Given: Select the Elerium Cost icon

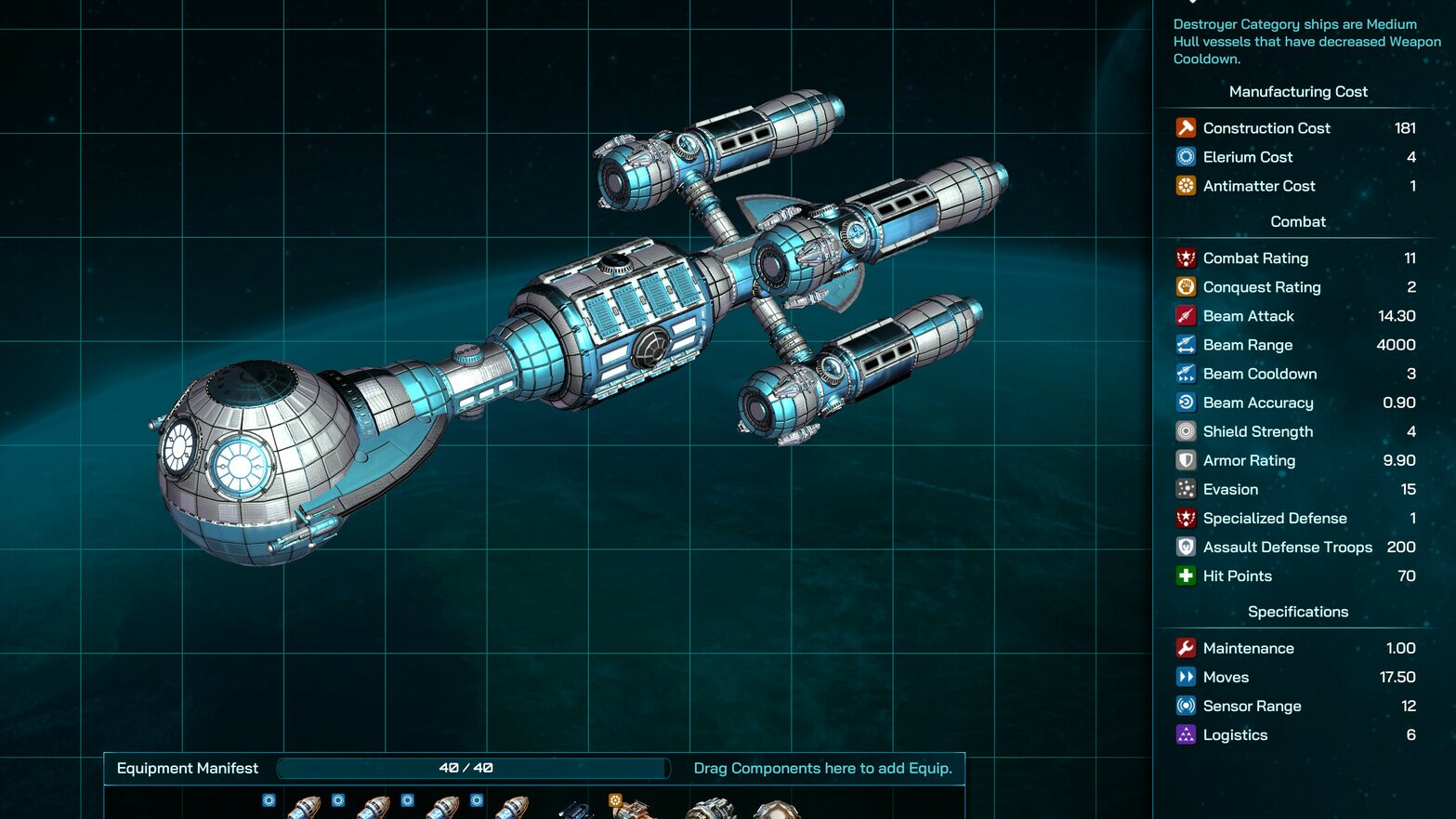Looking at the screenshot, I should point(1186,156).
